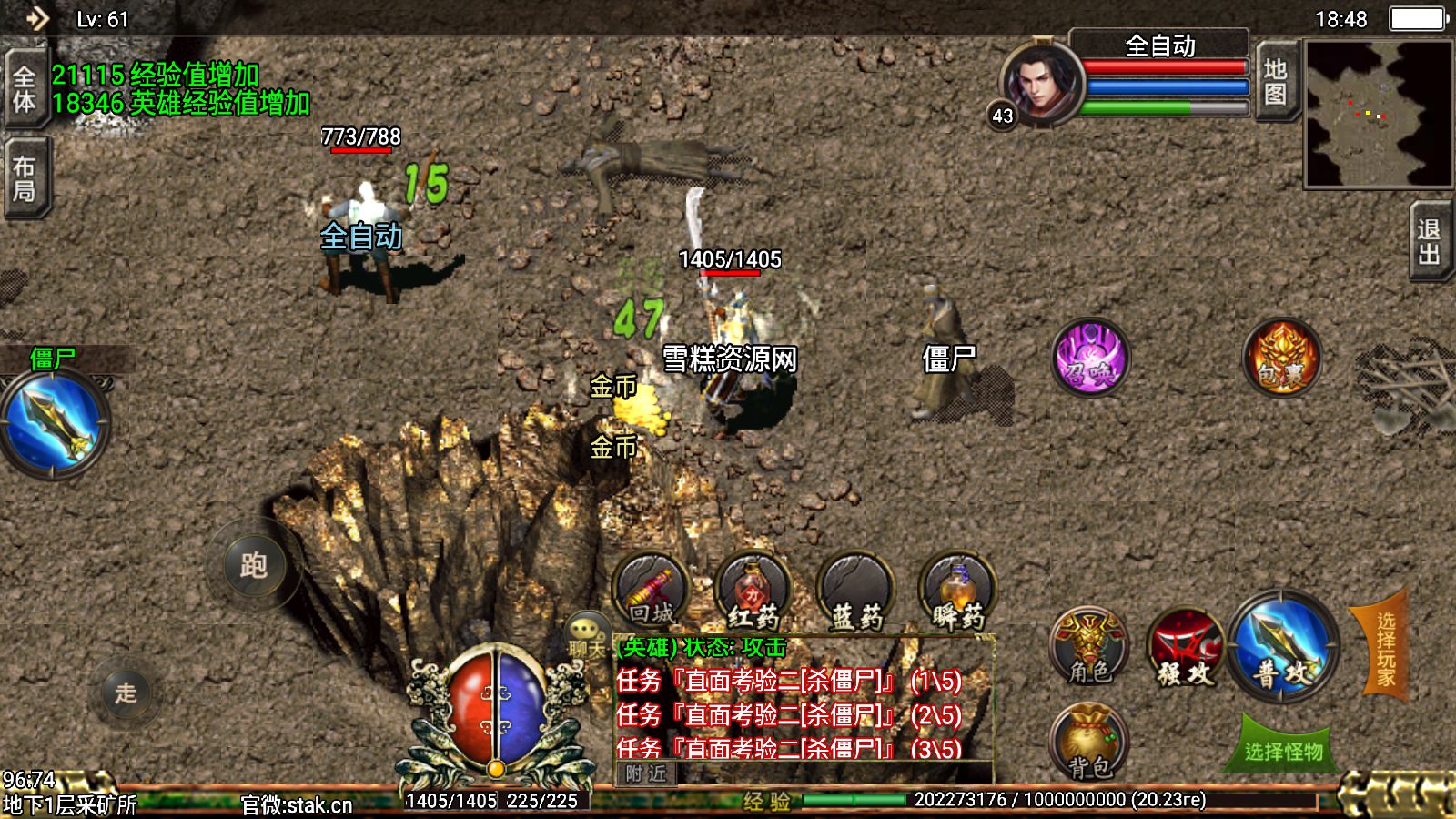
Task: Tap the 选择怪物 select monster button
Action: coord(1283,750)
